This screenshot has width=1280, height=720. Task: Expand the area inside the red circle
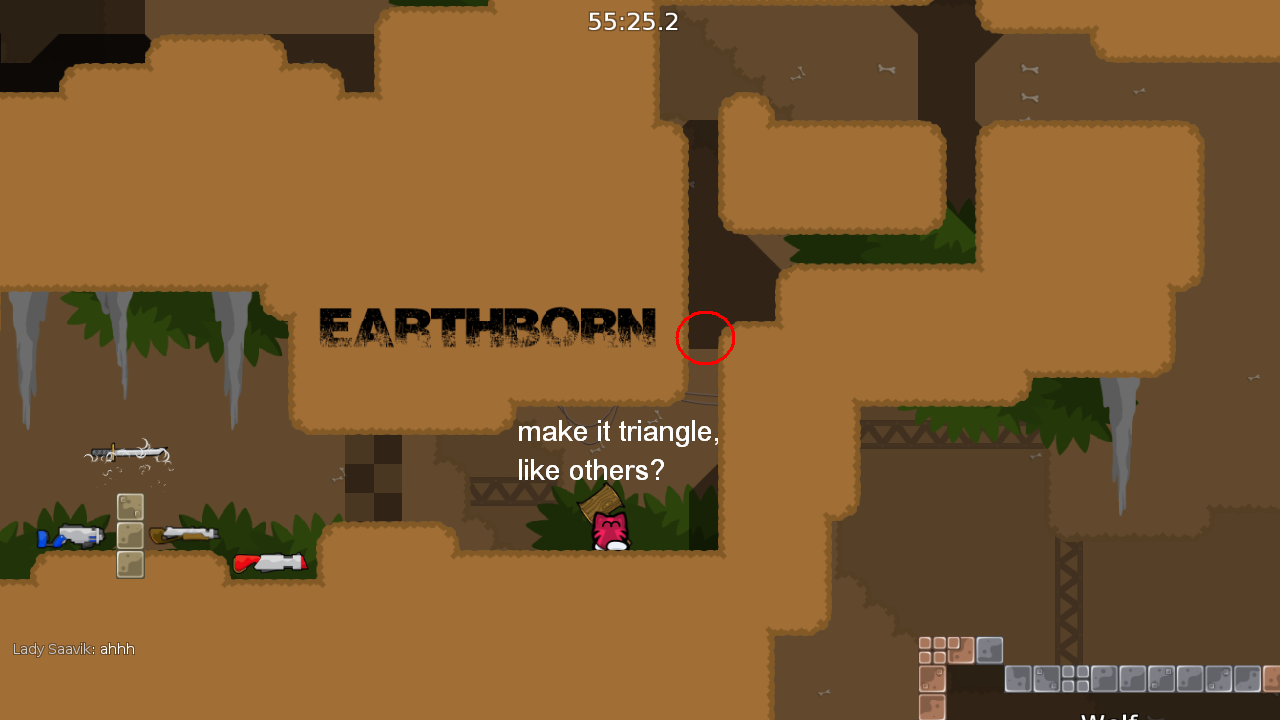coord(705,338)
